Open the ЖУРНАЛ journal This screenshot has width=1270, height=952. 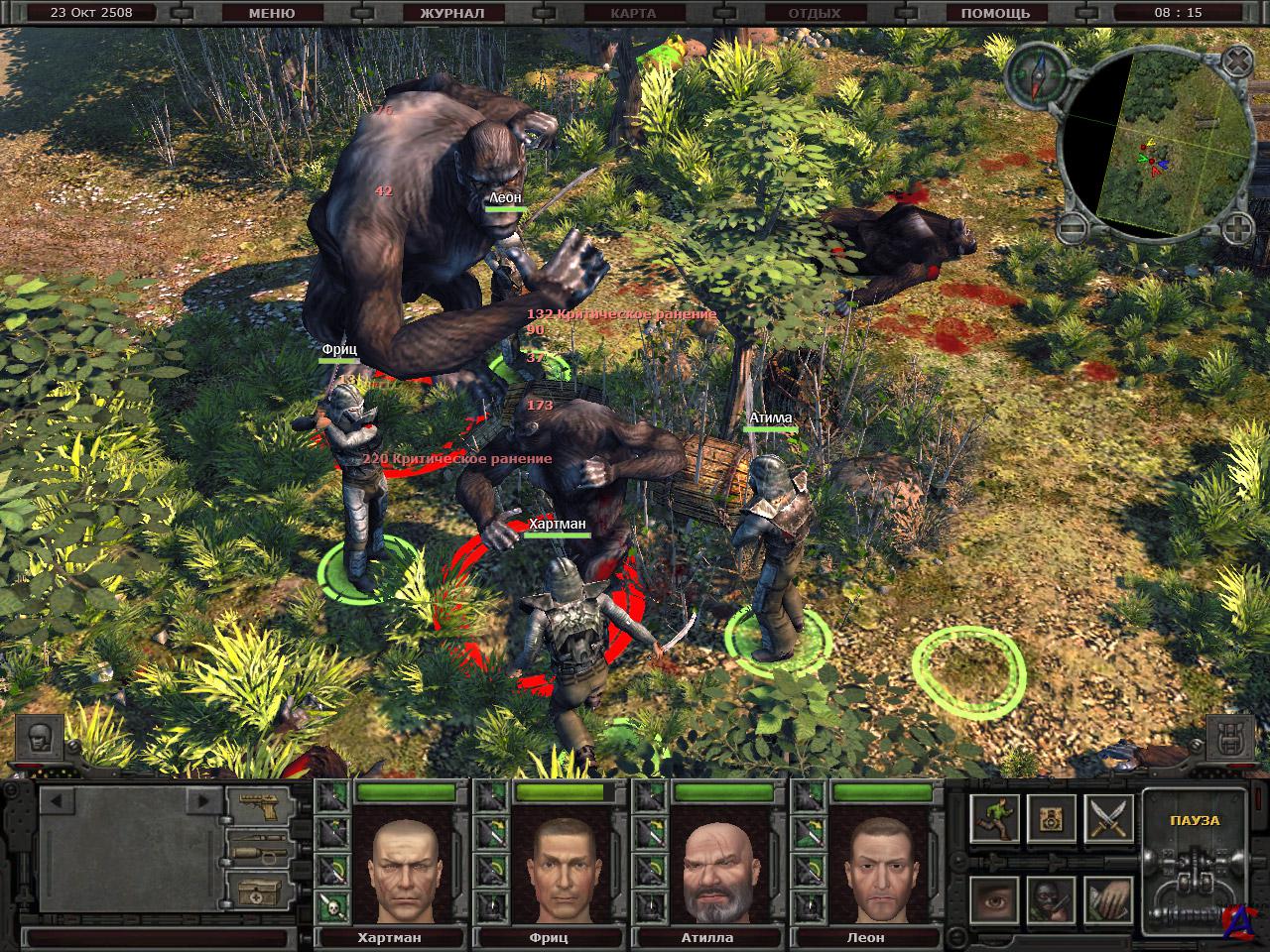click(x=451, y=13)
